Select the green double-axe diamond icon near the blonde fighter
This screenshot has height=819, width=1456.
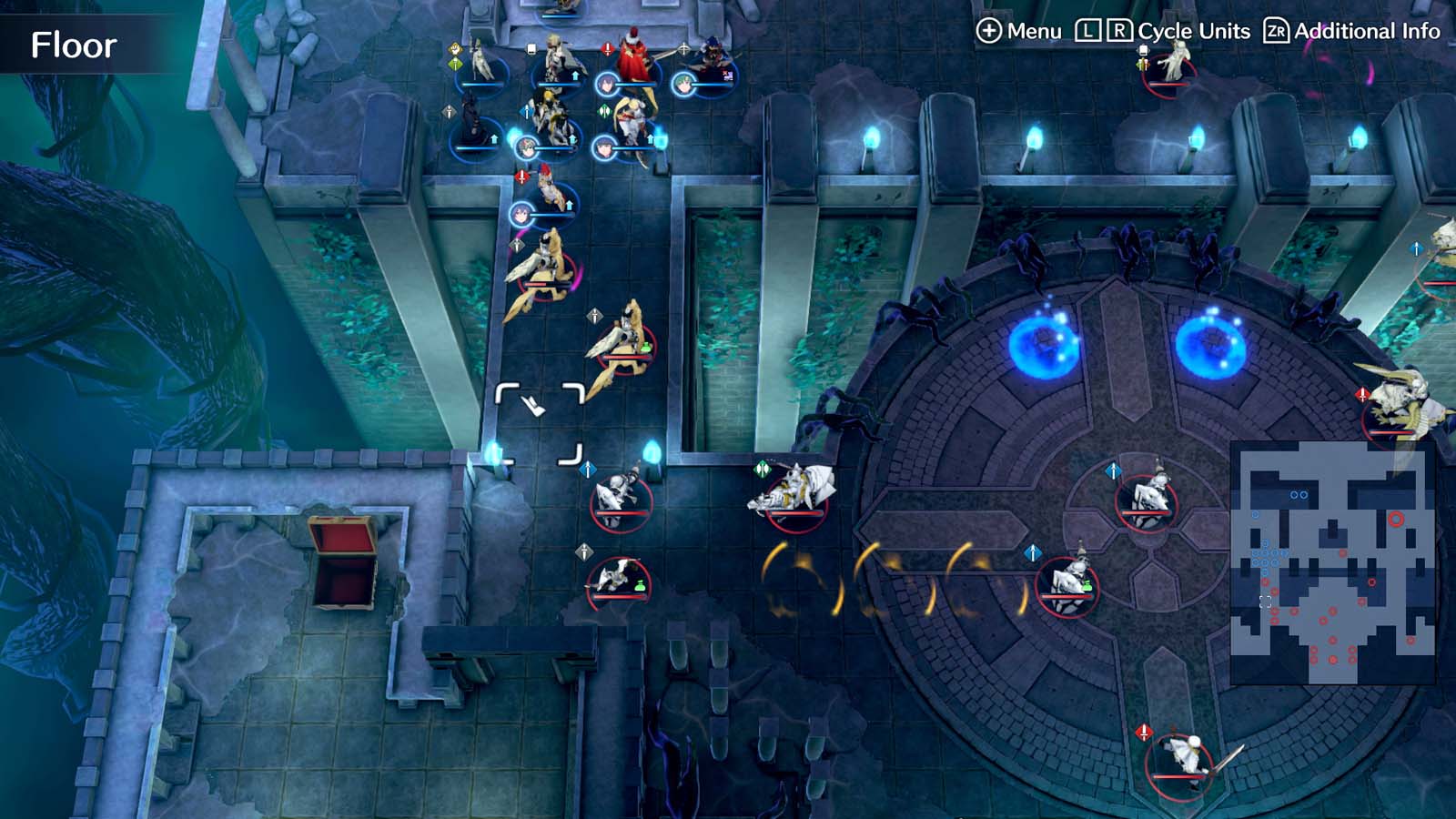click(x=604, y=110)
